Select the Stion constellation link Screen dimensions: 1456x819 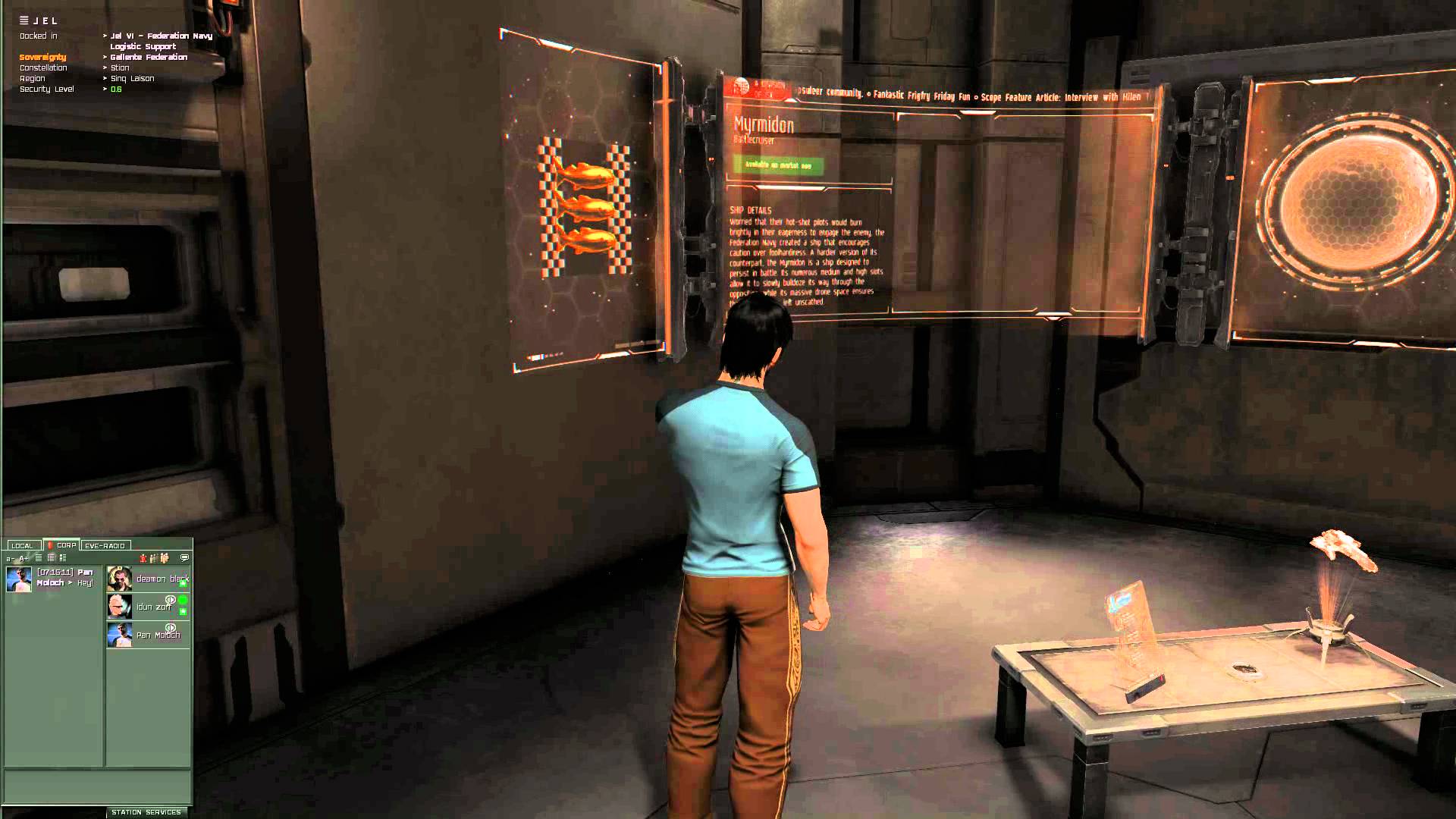(x=120, y=67)
